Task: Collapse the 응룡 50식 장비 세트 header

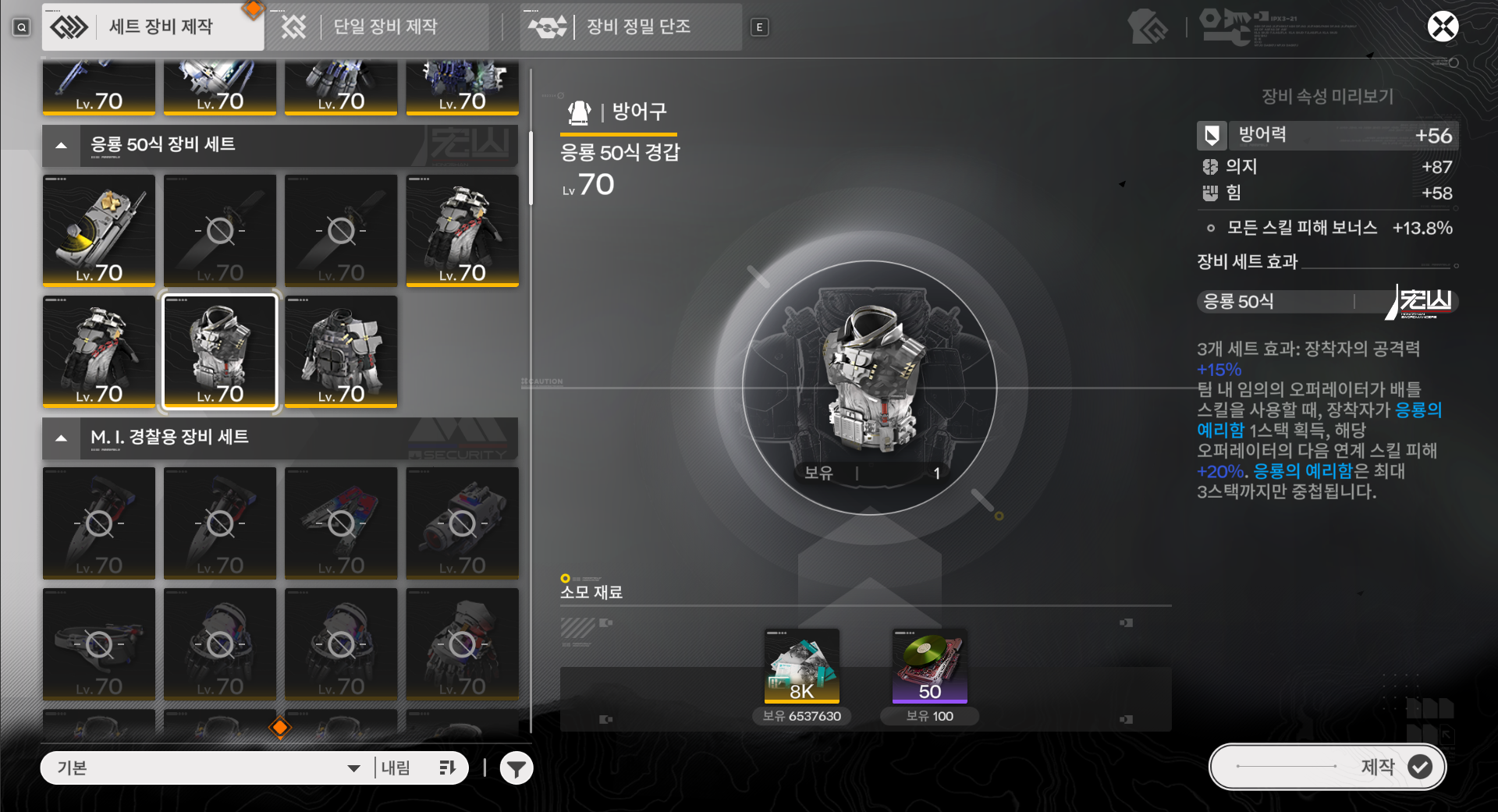Action: tap(61, 145)
